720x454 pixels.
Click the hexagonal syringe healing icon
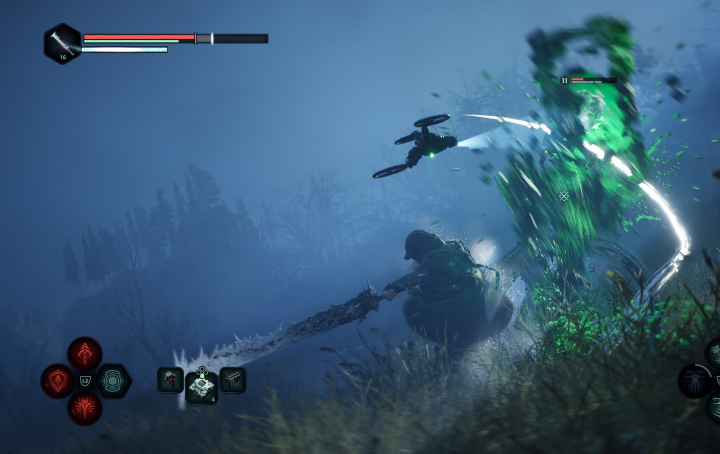pos(62,42)
